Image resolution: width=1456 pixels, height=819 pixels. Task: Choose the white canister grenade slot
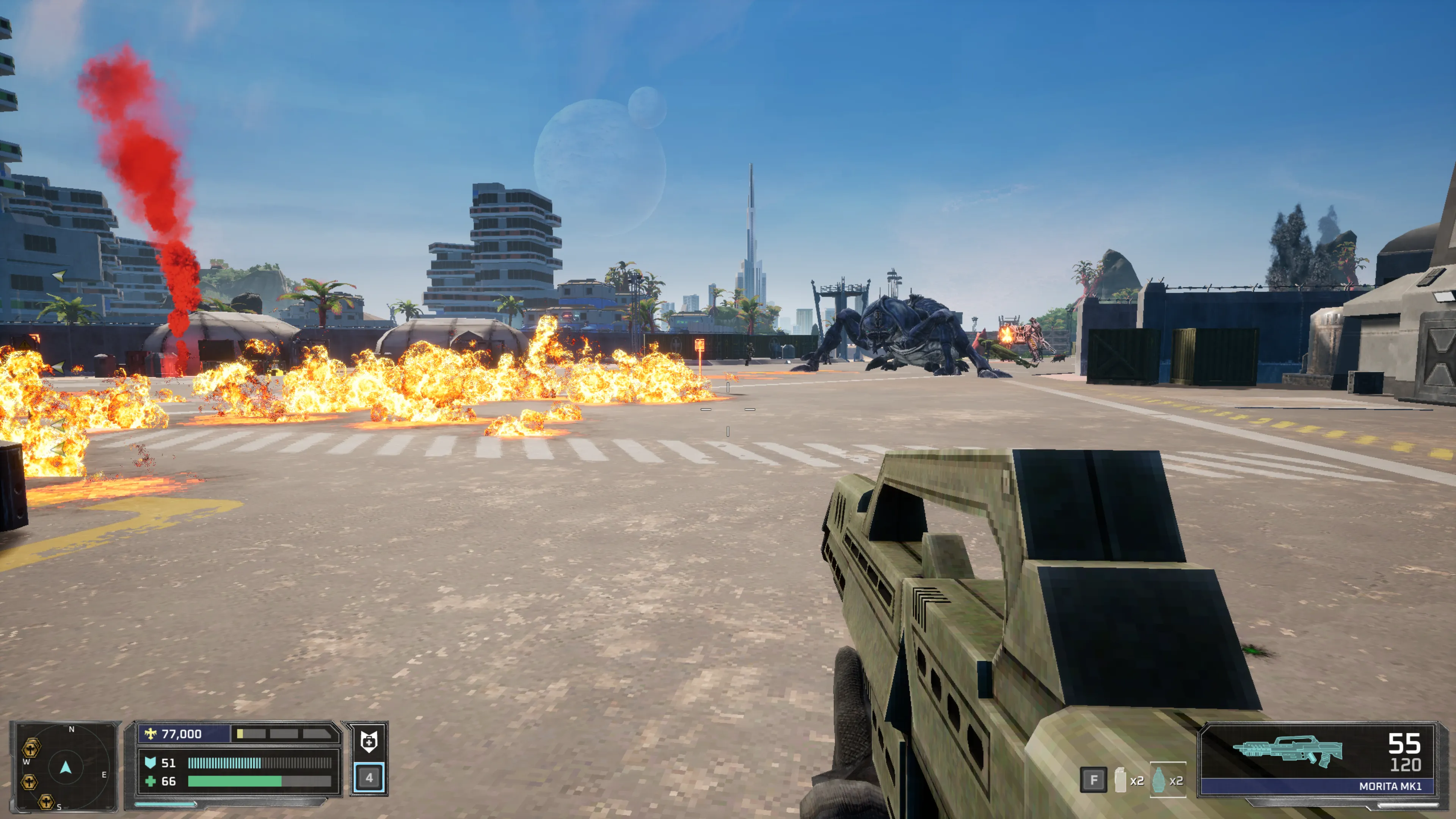pos(1120,780)
